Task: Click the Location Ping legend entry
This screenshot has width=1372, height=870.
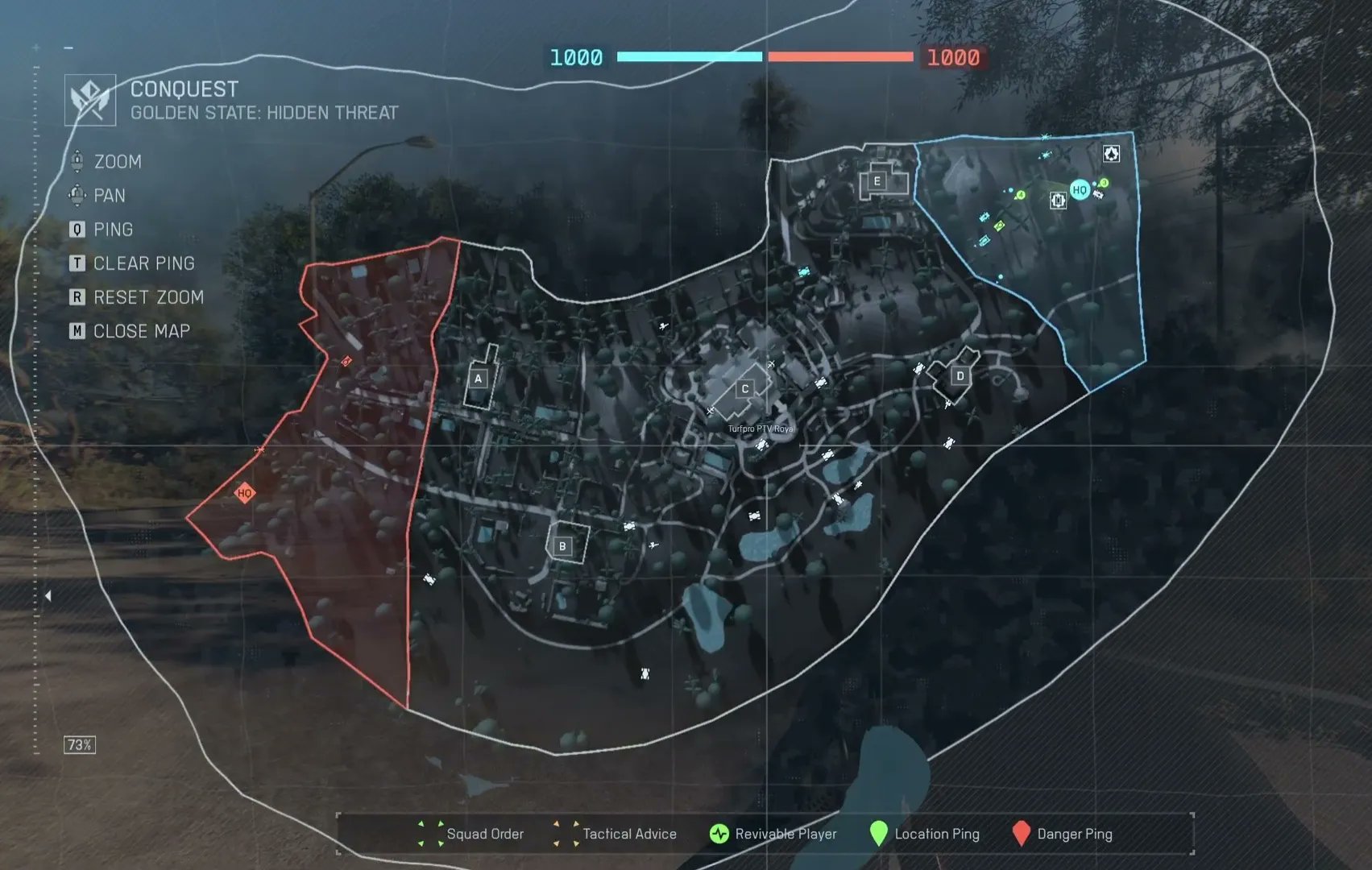Action: point(924,834)
